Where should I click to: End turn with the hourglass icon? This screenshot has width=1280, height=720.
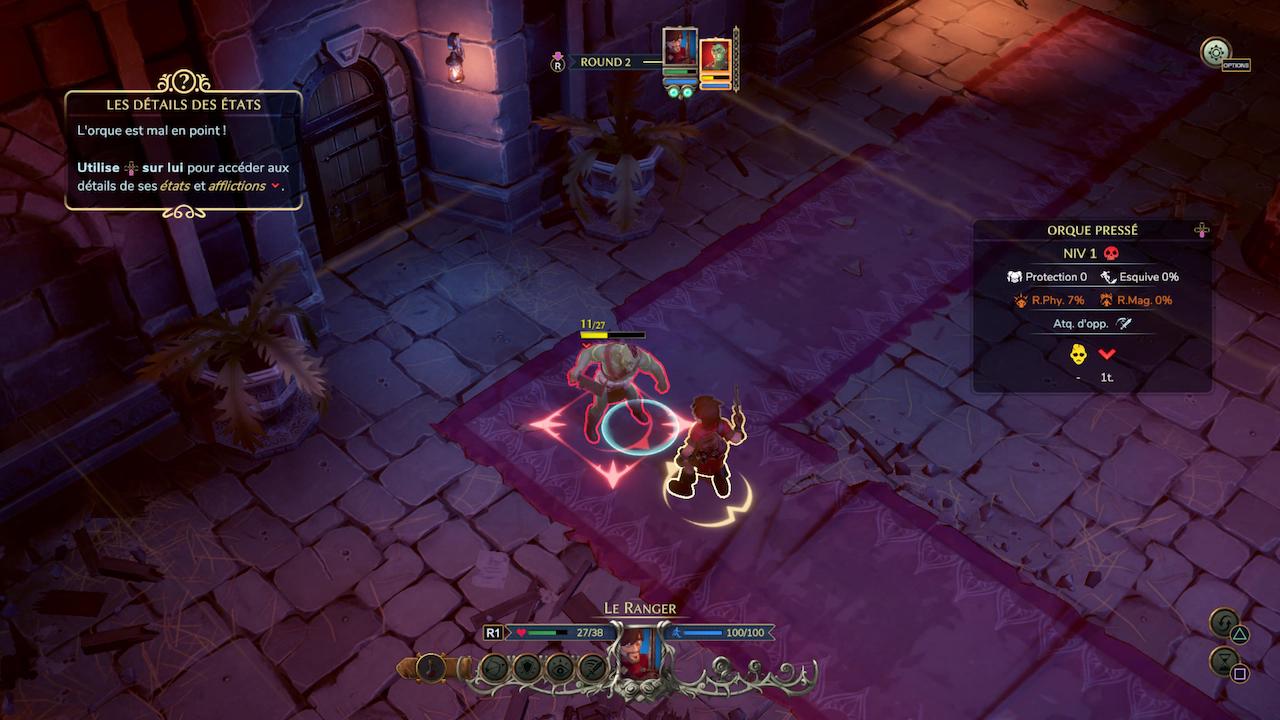[x=1223, y=661]
